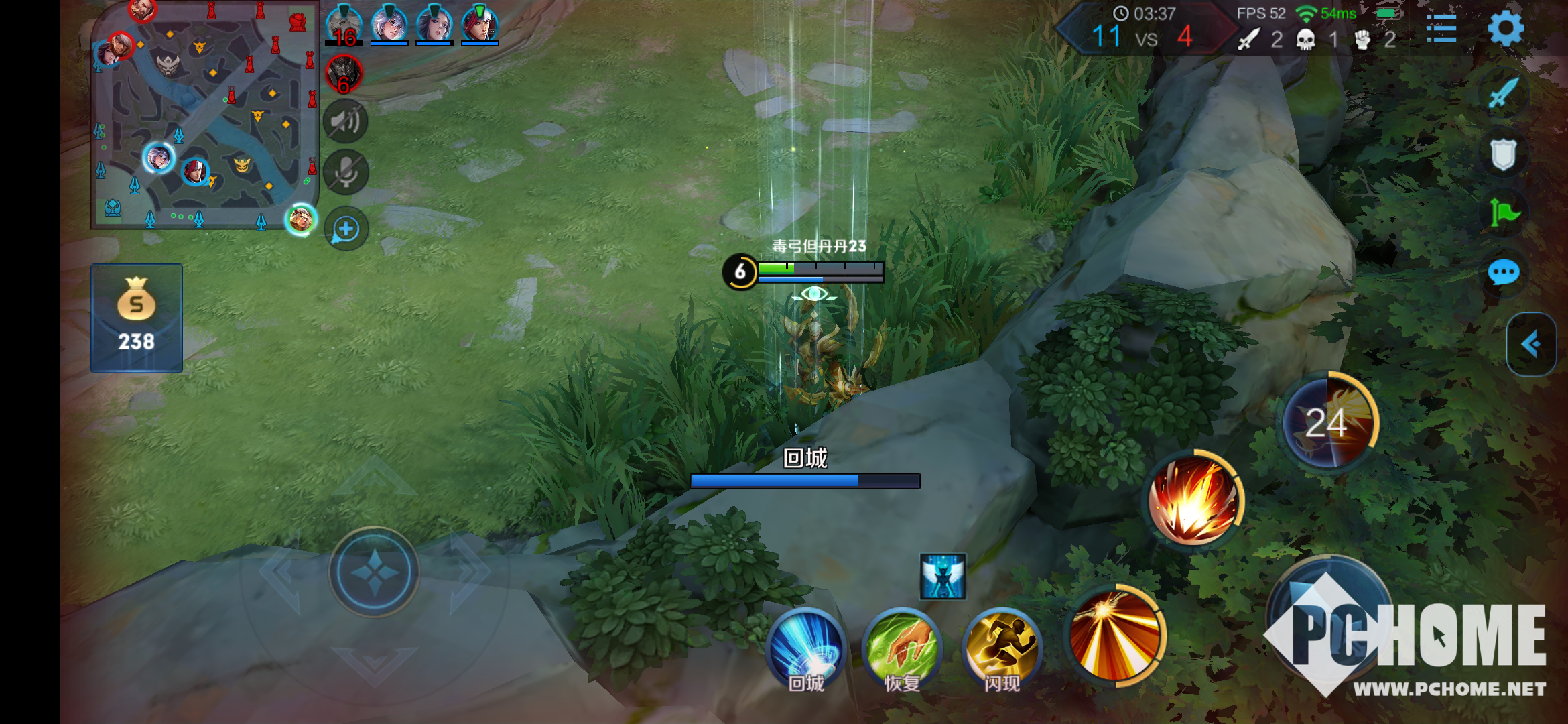Screen dimensions: 1568x724
Task: Use the blue winged figure item
Action: [x=943, y=577]
